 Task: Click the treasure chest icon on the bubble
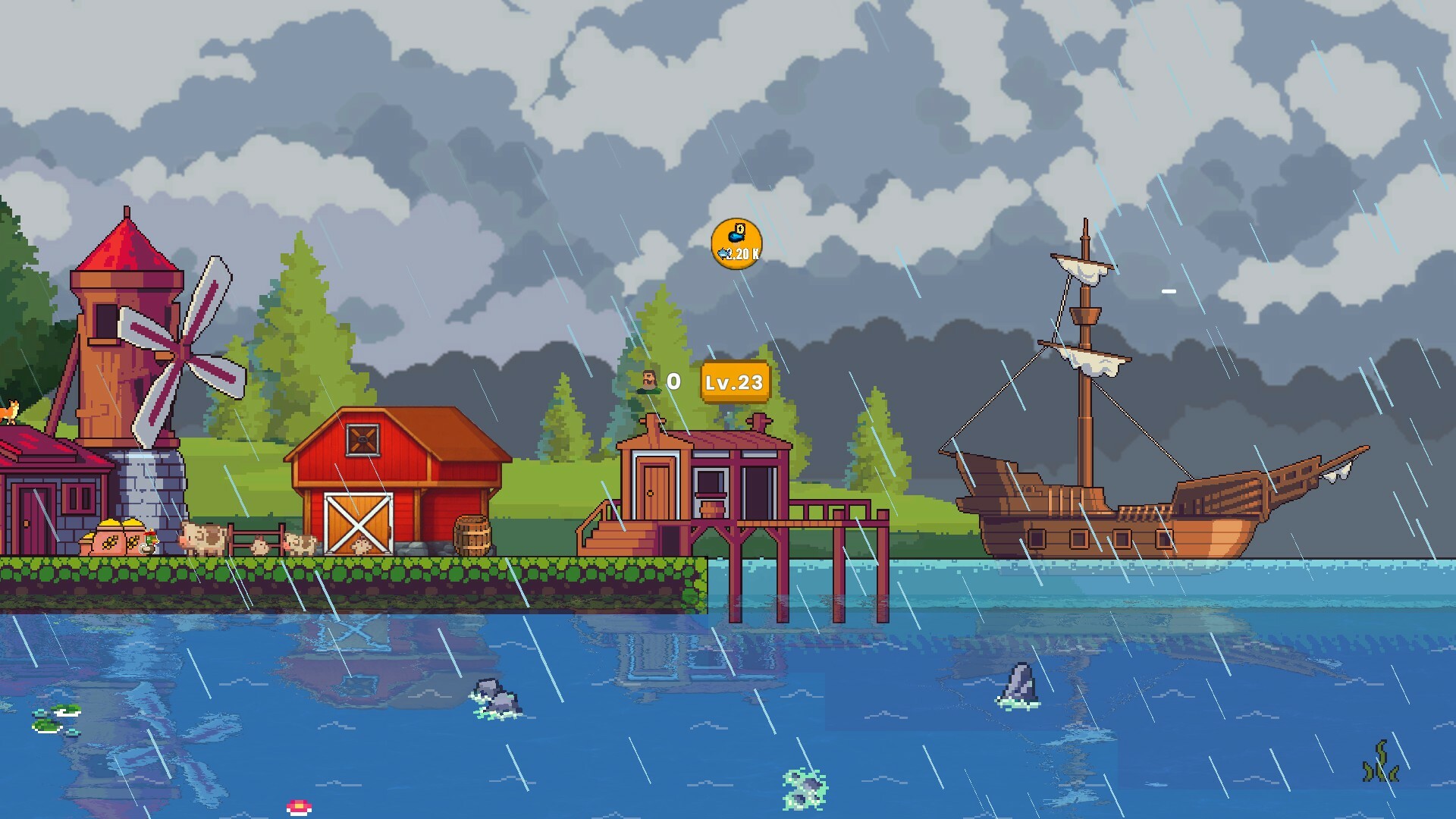740,230
